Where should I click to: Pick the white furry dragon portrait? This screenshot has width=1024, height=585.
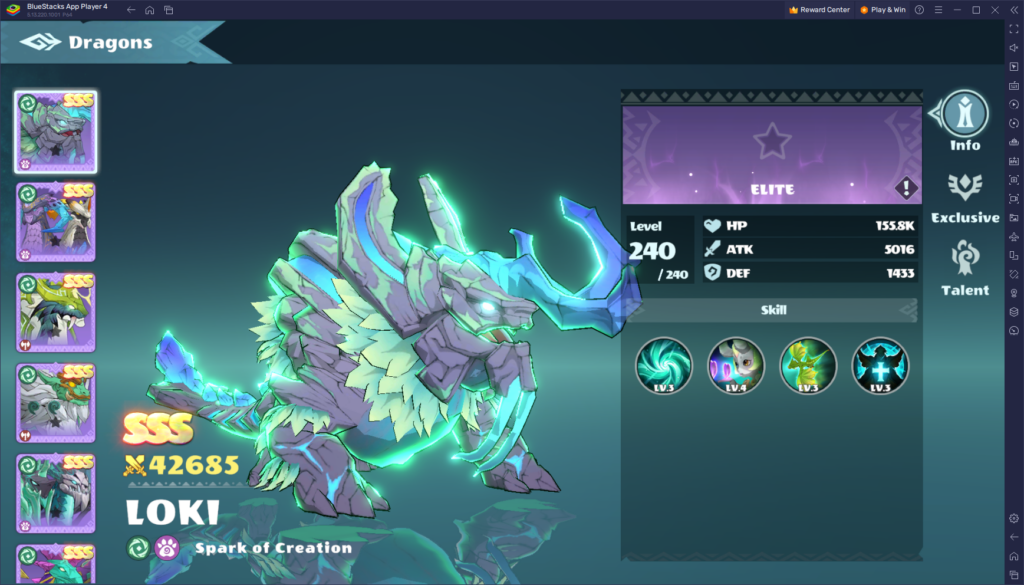pos(56,403)
